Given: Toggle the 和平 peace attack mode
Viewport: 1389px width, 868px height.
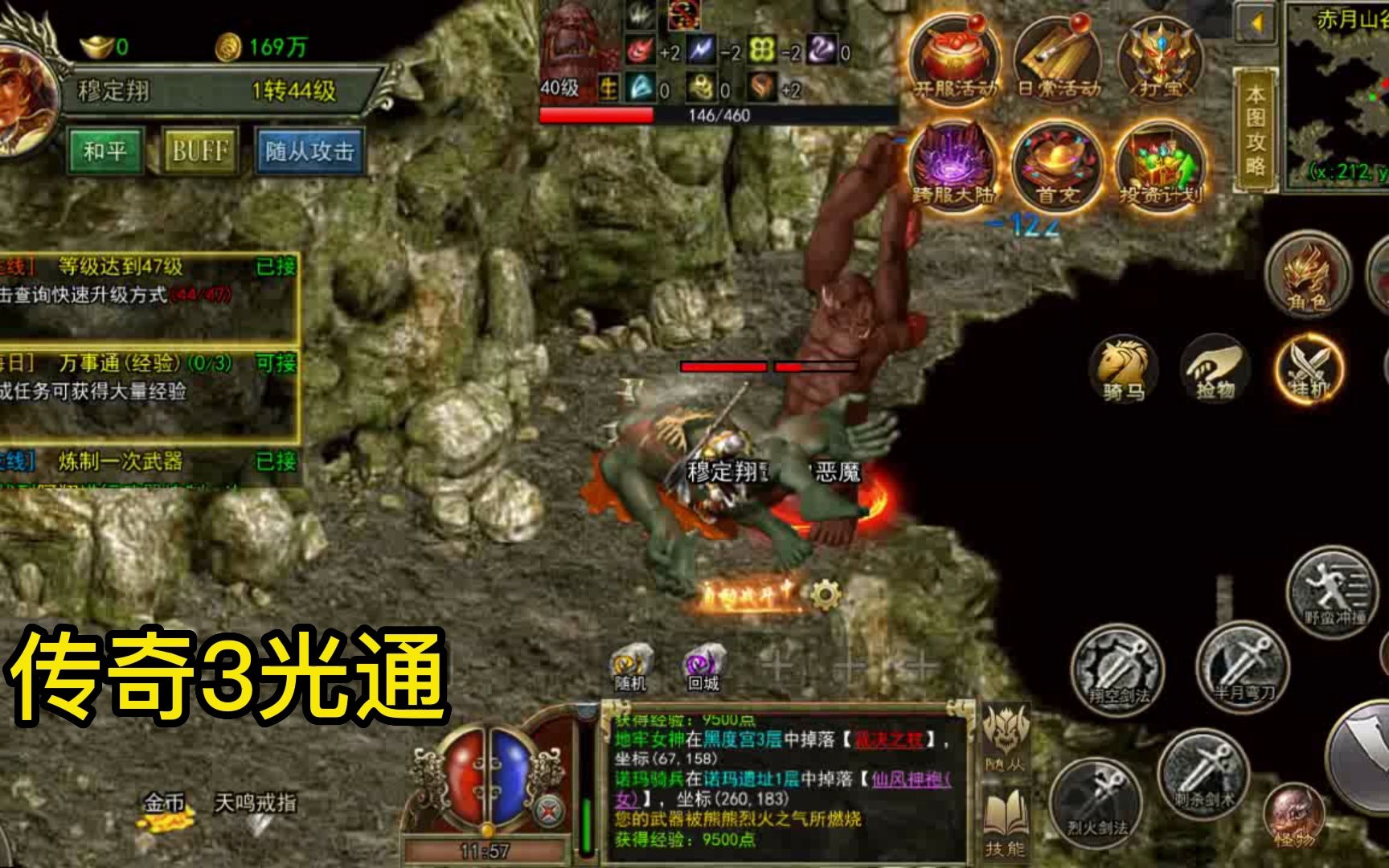Looking at the screenshot, I should 104,150.
